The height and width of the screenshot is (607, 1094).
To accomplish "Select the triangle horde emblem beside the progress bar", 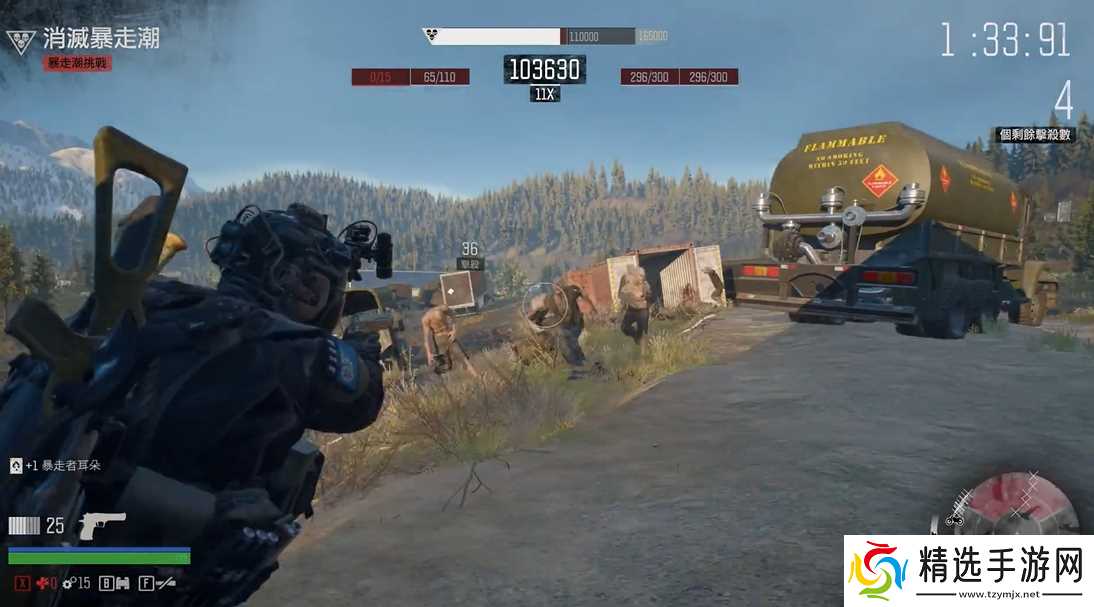I will pos(431,36).
